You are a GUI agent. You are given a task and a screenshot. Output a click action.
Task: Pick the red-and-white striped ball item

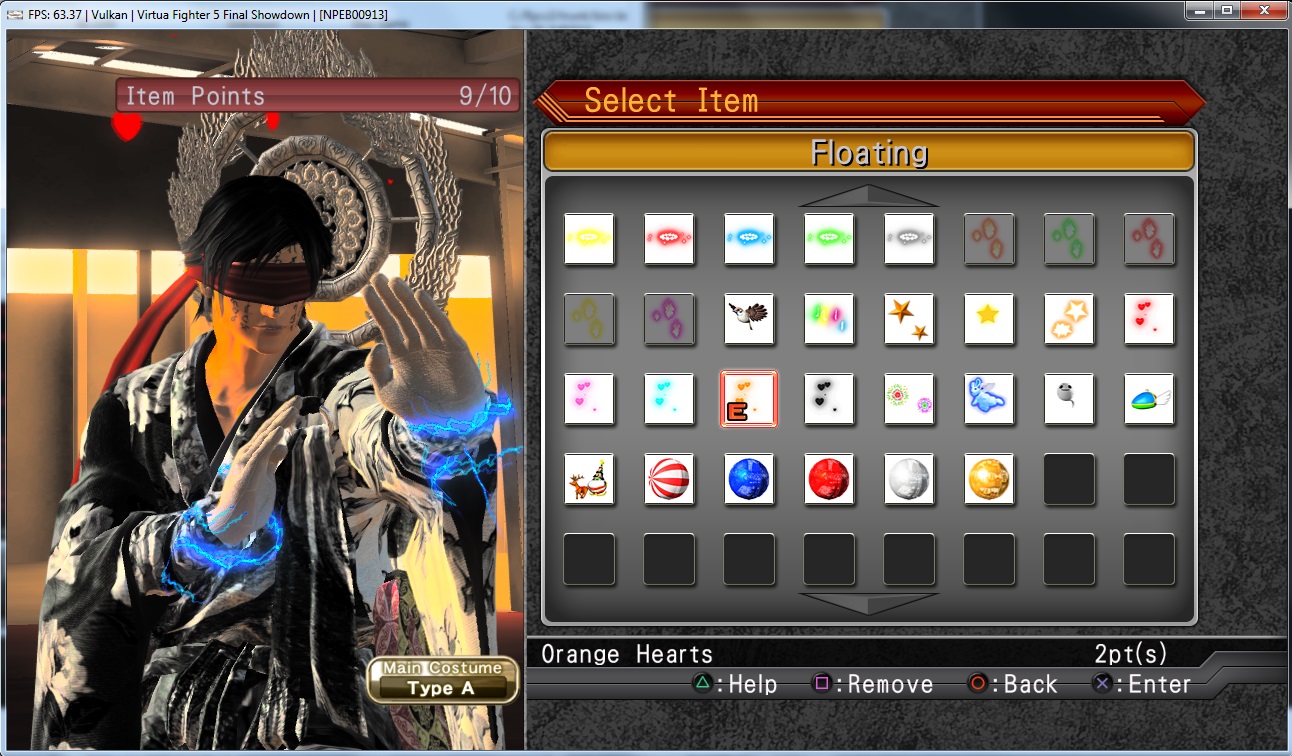[x=669, y=479]
